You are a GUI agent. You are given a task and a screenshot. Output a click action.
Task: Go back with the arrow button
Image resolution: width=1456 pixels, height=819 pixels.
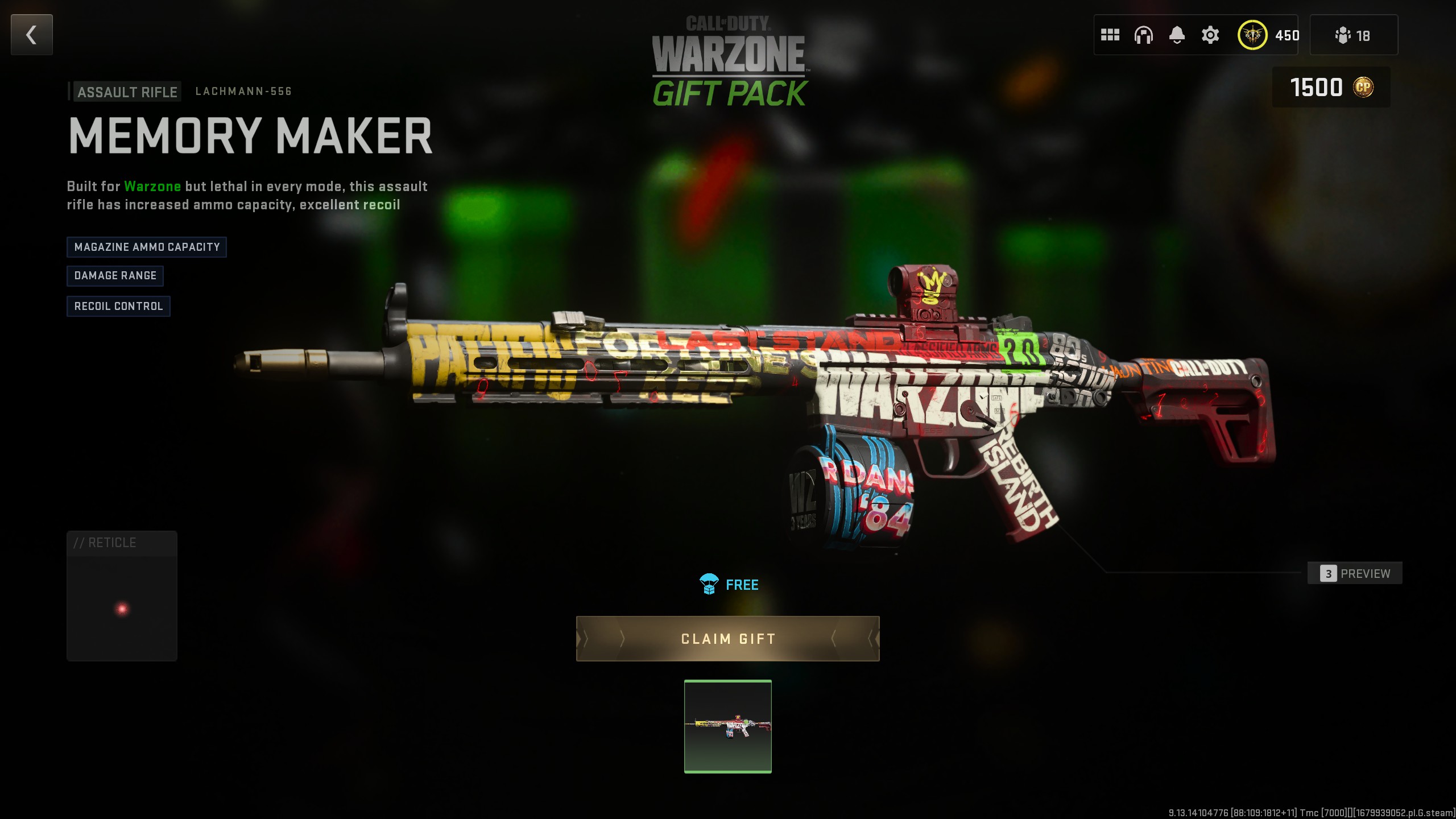tap(32, 35)
